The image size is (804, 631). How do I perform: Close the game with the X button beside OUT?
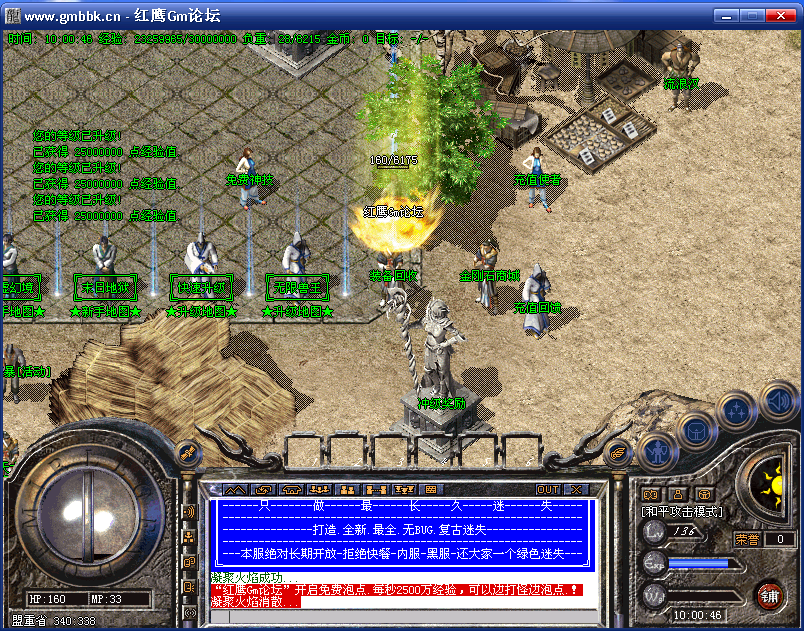pos(576,490)
